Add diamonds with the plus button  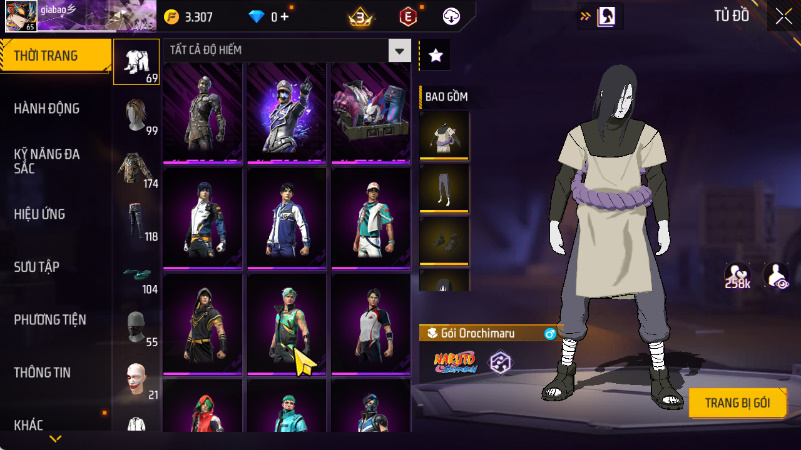pyautogui.click(x=285, y=17)
